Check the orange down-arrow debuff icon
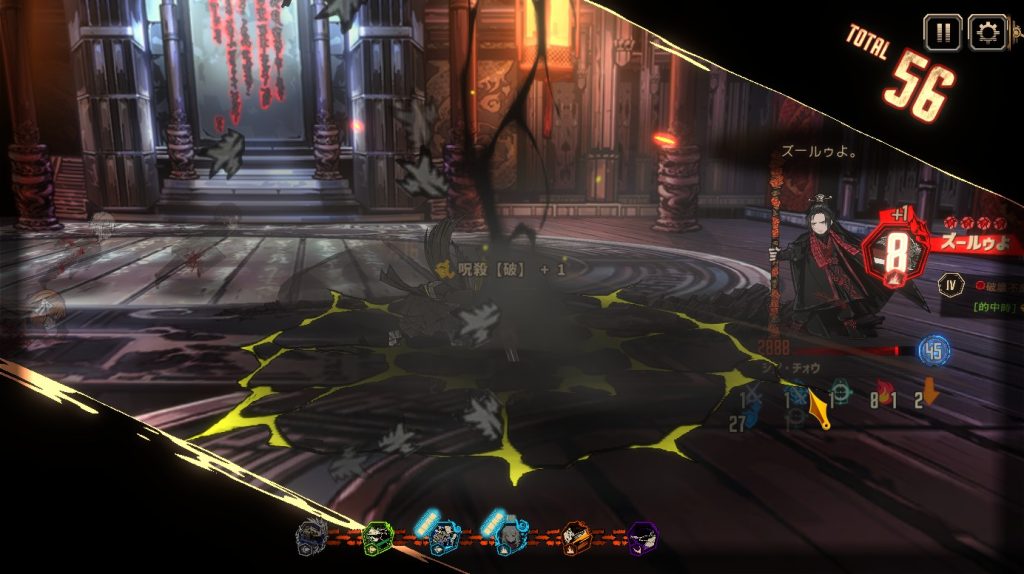 [931, 392]
